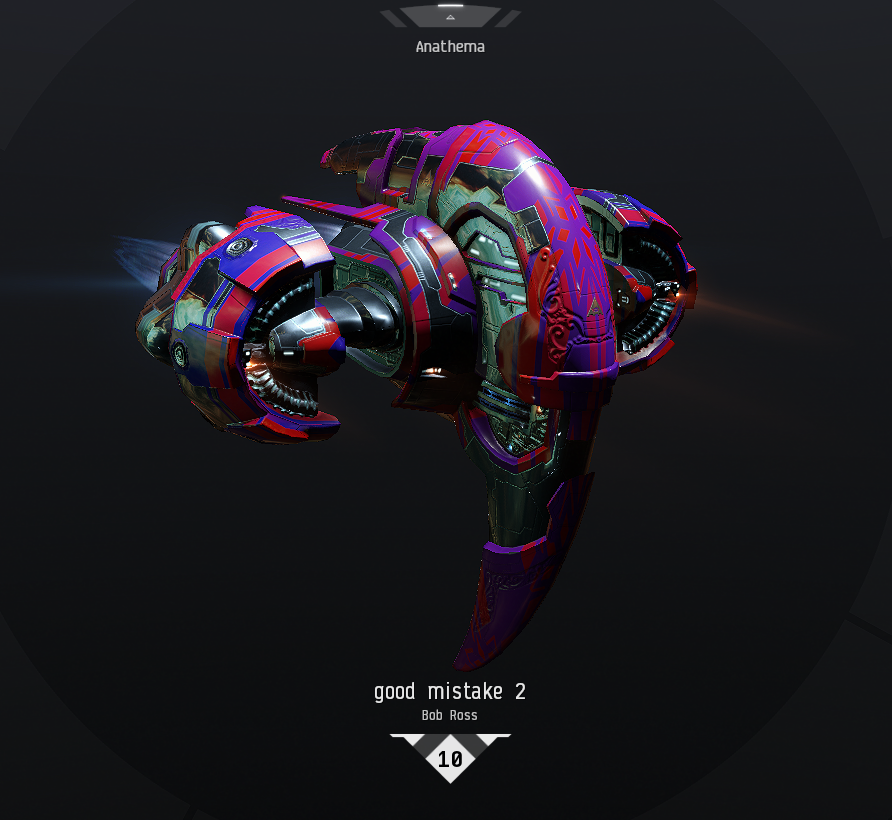The image size is (892, 820).
Task: Click the skin title good mistake 2
Action: [450, 691]
